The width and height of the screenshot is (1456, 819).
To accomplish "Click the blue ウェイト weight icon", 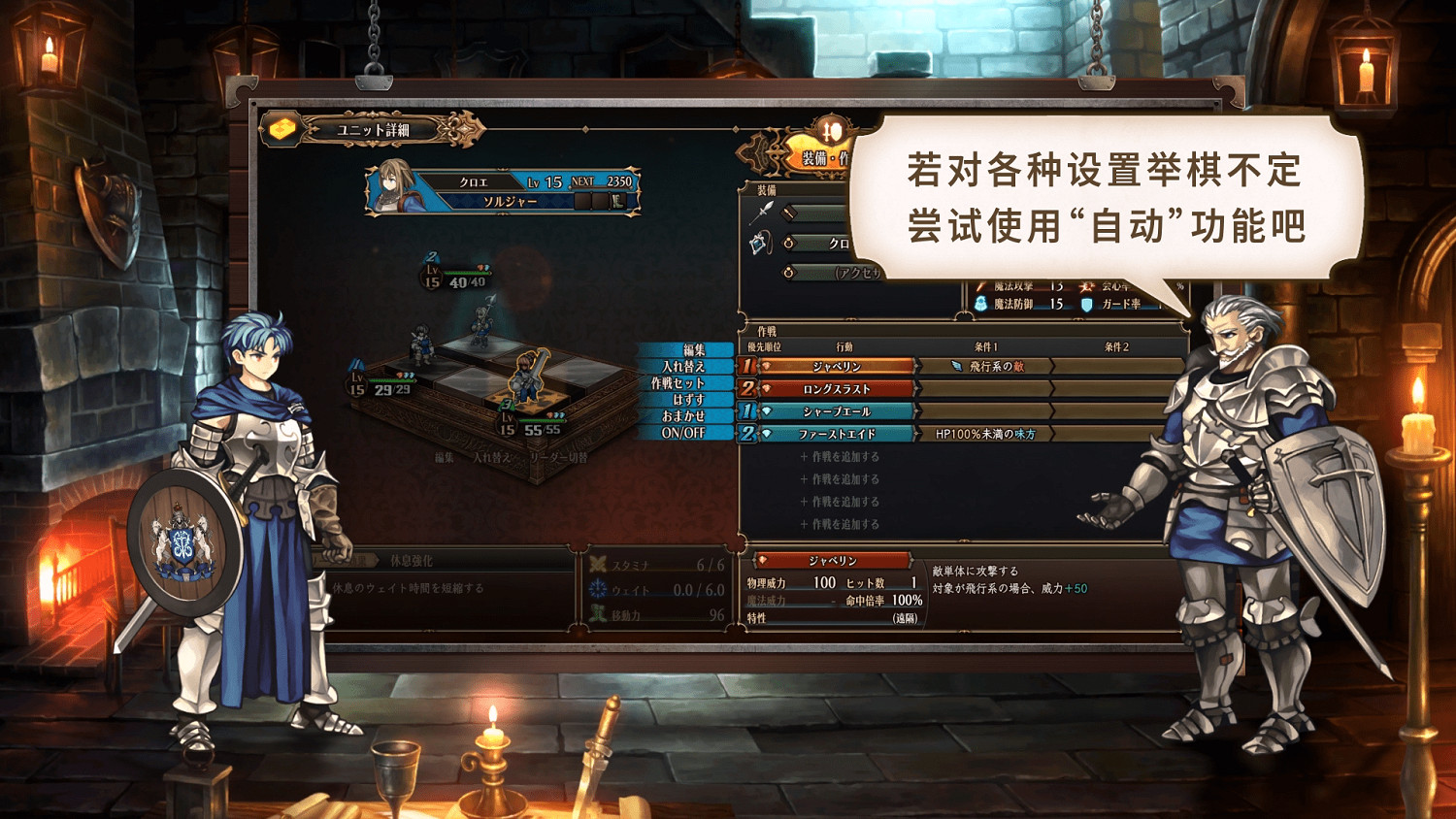I will (x=599, y=589).
